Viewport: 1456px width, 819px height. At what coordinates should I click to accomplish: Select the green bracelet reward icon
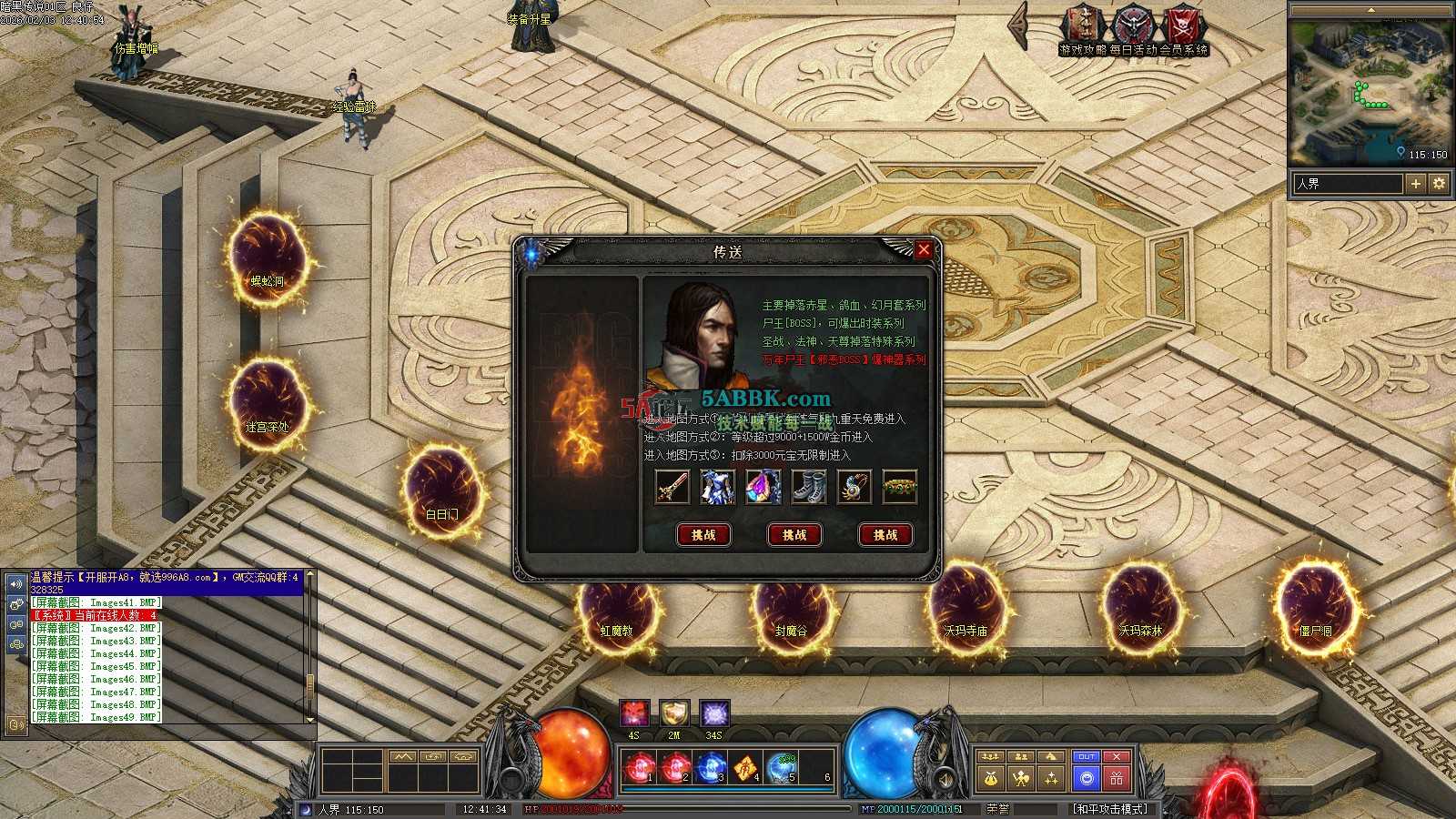[x=900, y=487]
